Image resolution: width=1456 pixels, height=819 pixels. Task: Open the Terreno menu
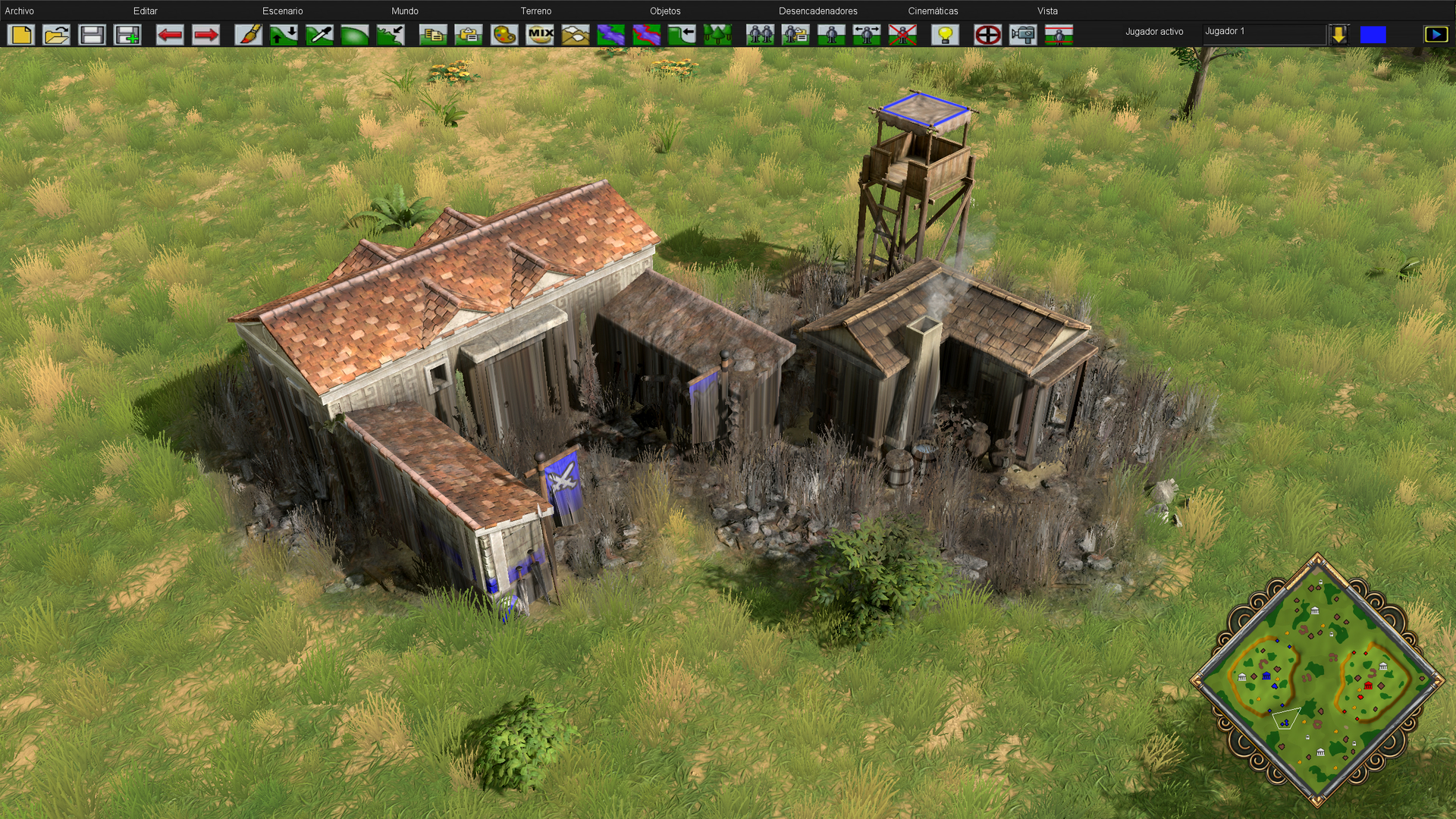pyautogui.click(x=535, y=11)
